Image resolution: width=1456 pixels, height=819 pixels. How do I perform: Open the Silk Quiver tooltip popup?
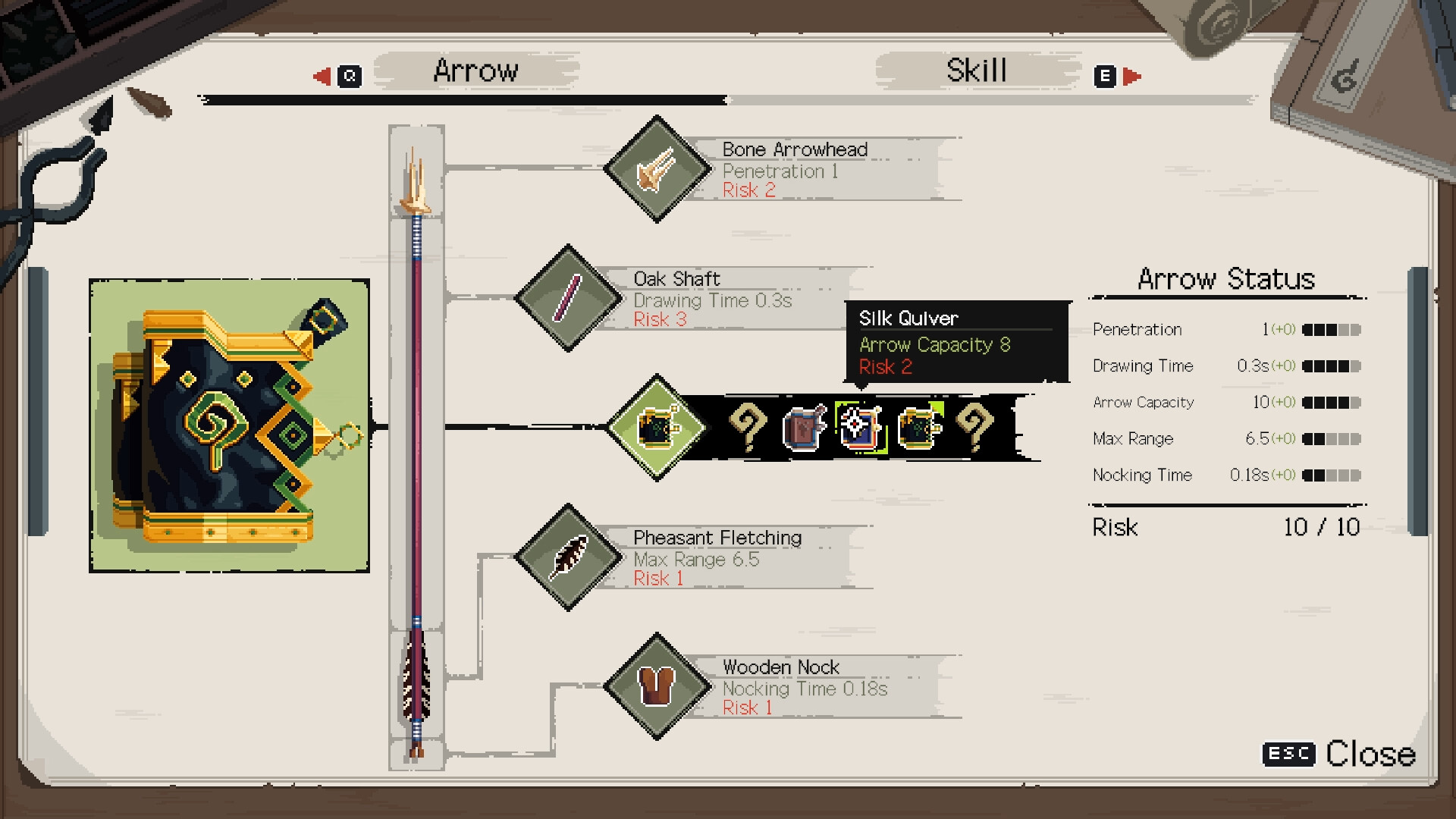coord(955,341)
